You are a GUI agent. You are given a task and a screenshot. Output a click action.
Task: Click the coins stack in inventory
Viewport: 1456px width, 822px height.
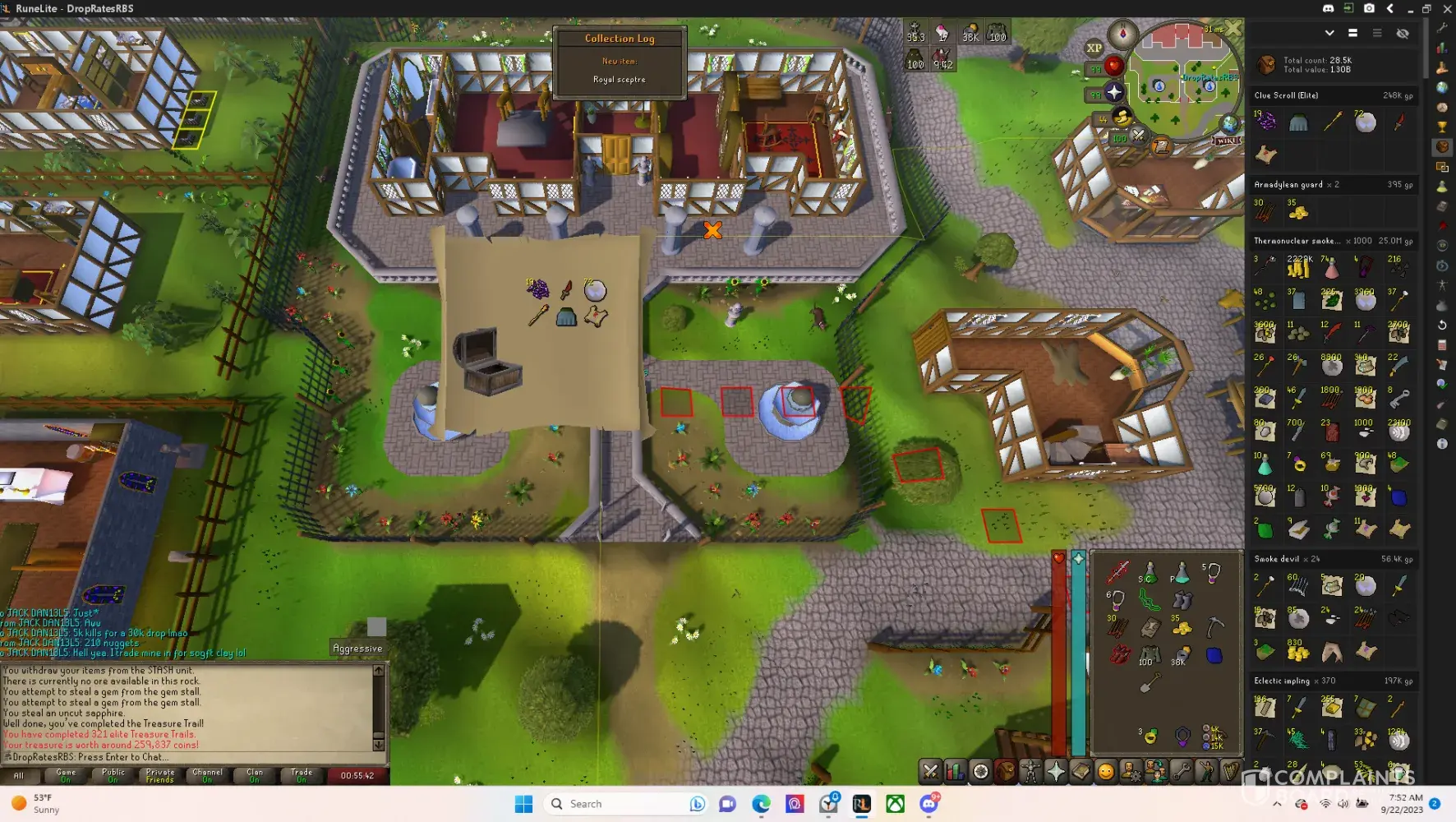pyautogui.click(x=1182, y=628)
